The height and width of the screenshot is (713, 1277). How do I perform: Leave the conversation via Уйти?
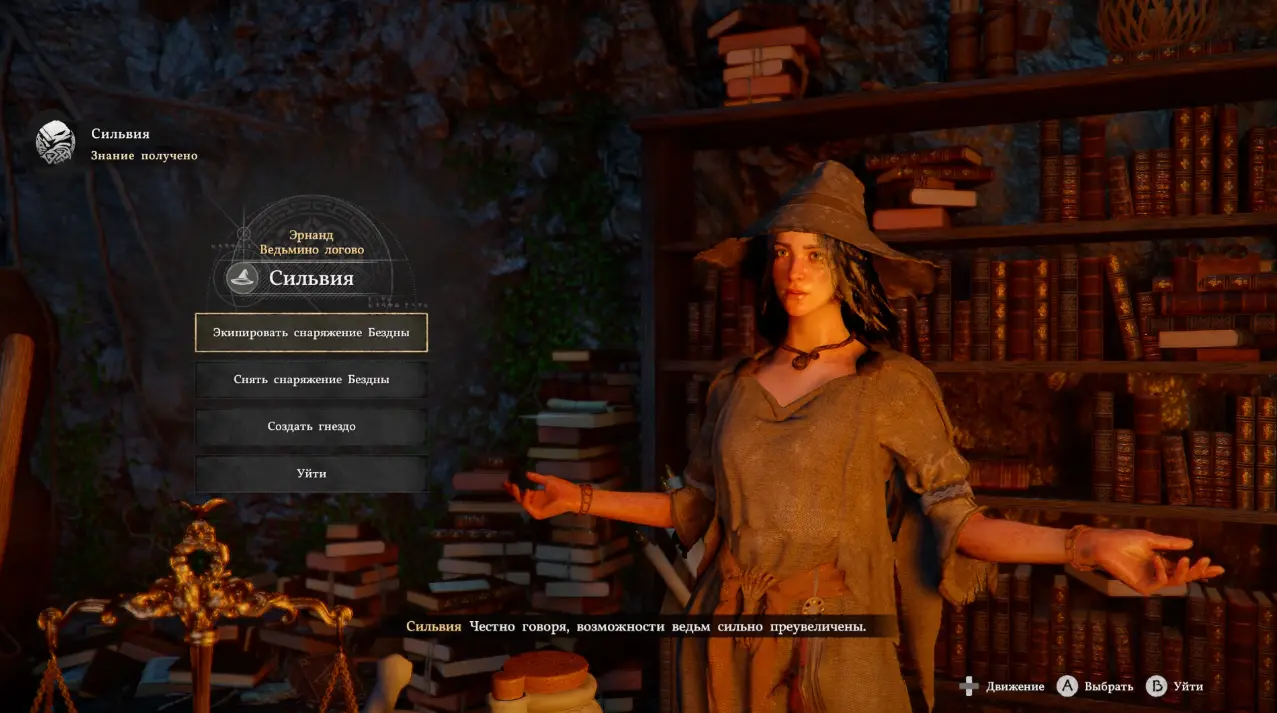pyautogui.click(x=311, y=474)
